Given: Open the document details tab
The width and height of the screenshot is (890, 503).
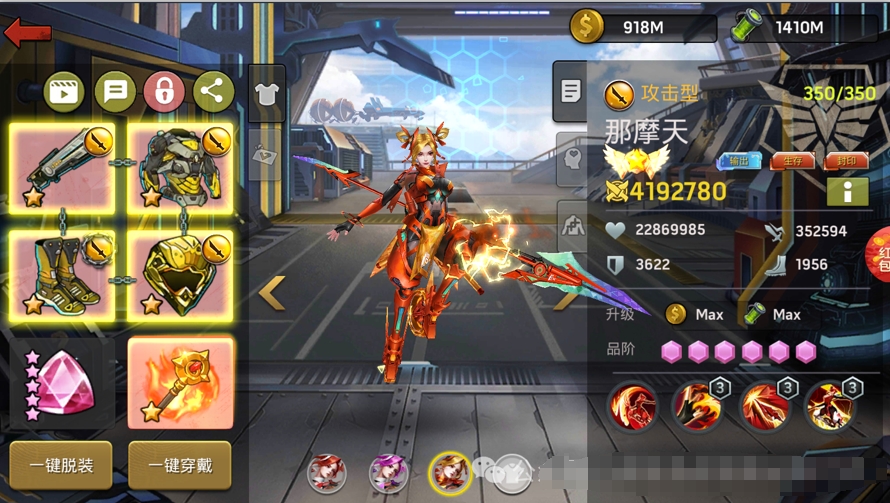Looking at the screenshot, I should (x=571, y=92).
